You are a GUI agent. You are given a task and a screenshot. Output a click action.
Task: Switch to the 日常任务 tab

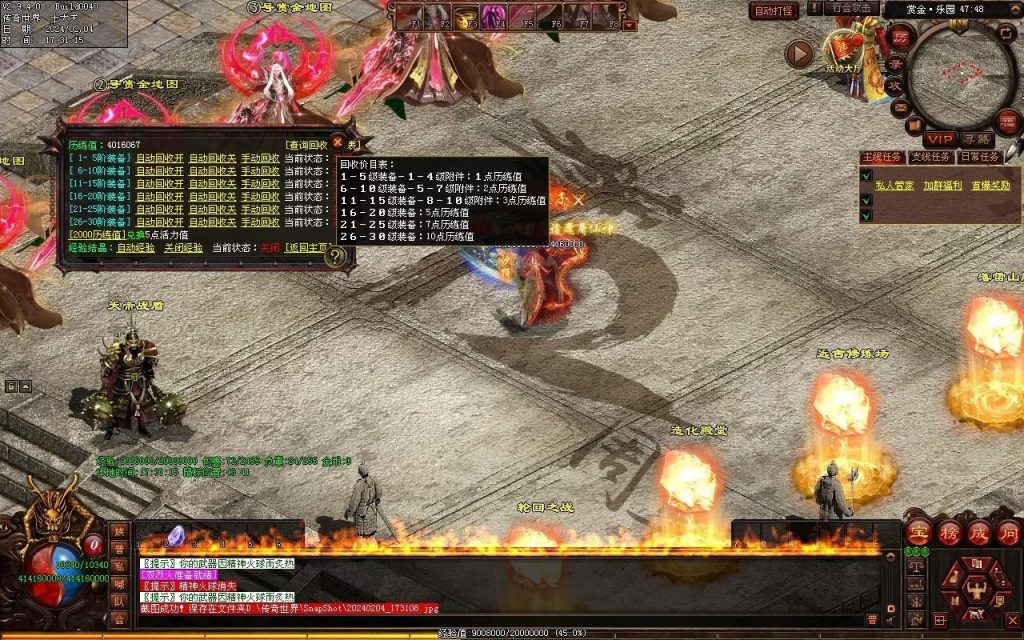pyautogui.click(x=979, y=157)
